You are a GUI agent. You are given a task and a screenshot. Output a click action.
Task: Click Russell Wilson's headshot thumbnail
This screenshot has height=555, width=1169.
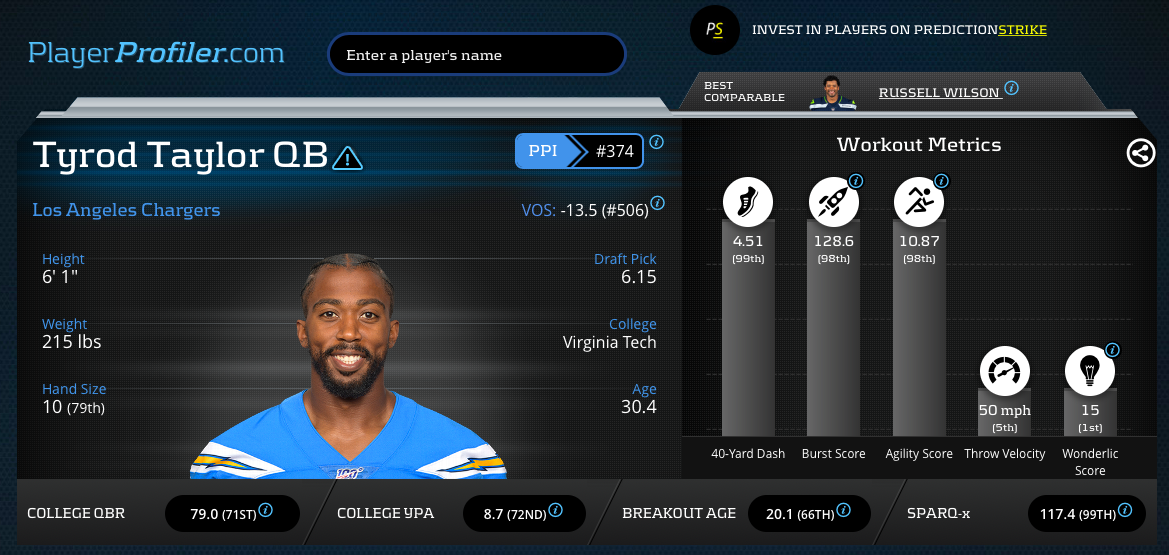pos(832,91)
